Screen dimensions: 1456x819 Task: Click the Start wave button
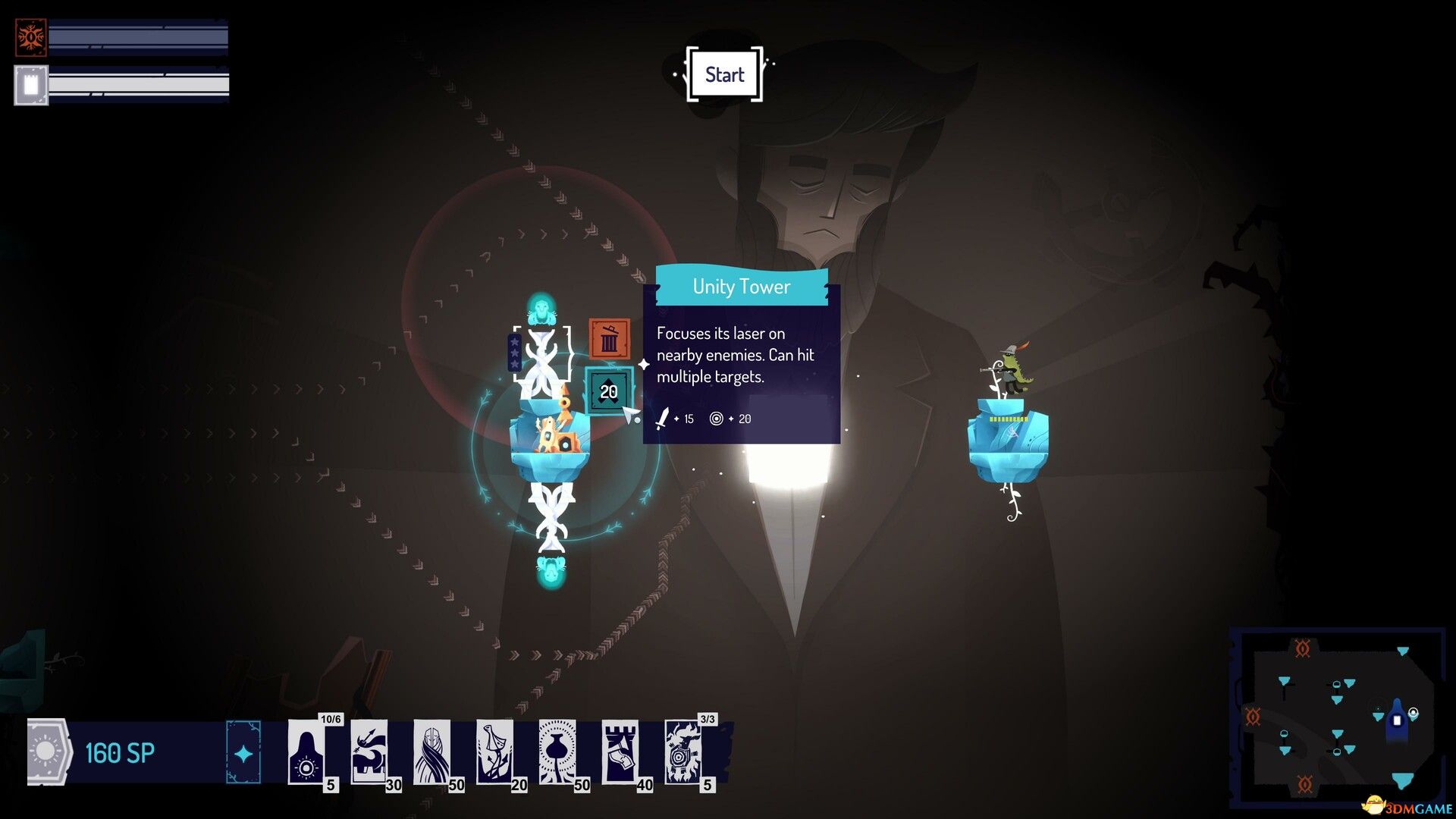tap(724, 74)
